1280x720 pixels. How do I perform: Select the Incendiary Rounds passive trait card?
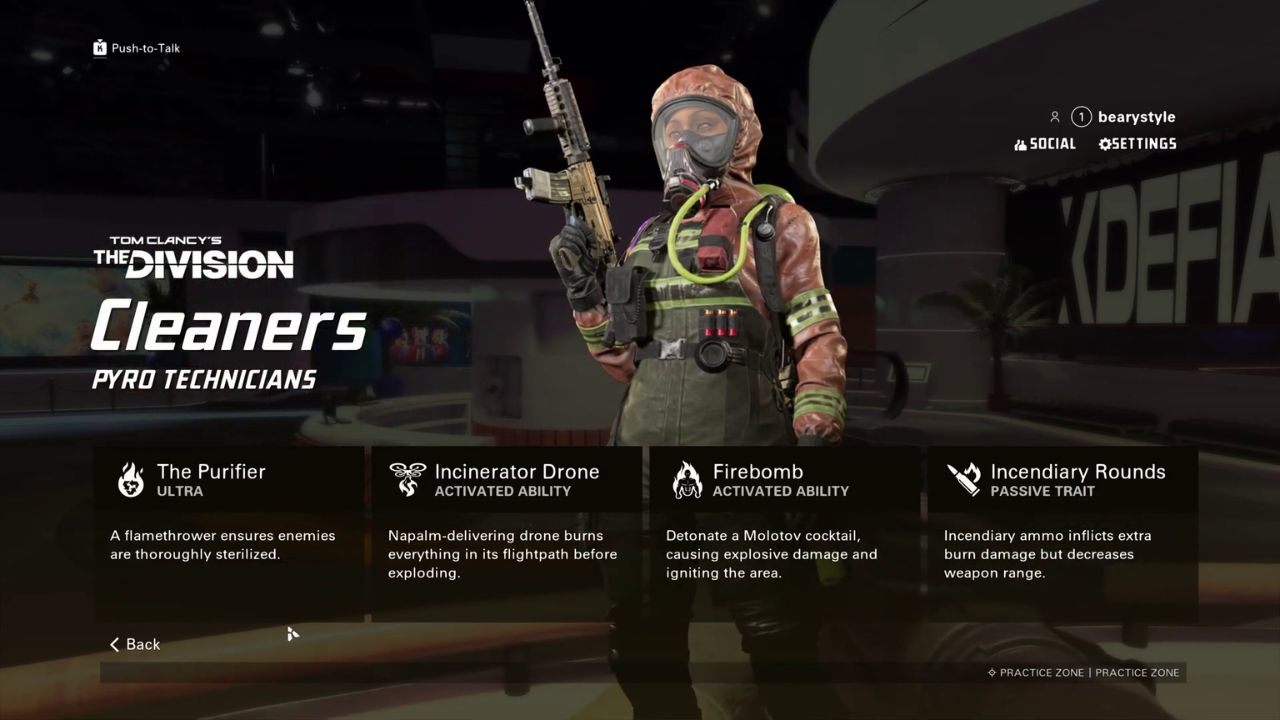pos(1062,535)
